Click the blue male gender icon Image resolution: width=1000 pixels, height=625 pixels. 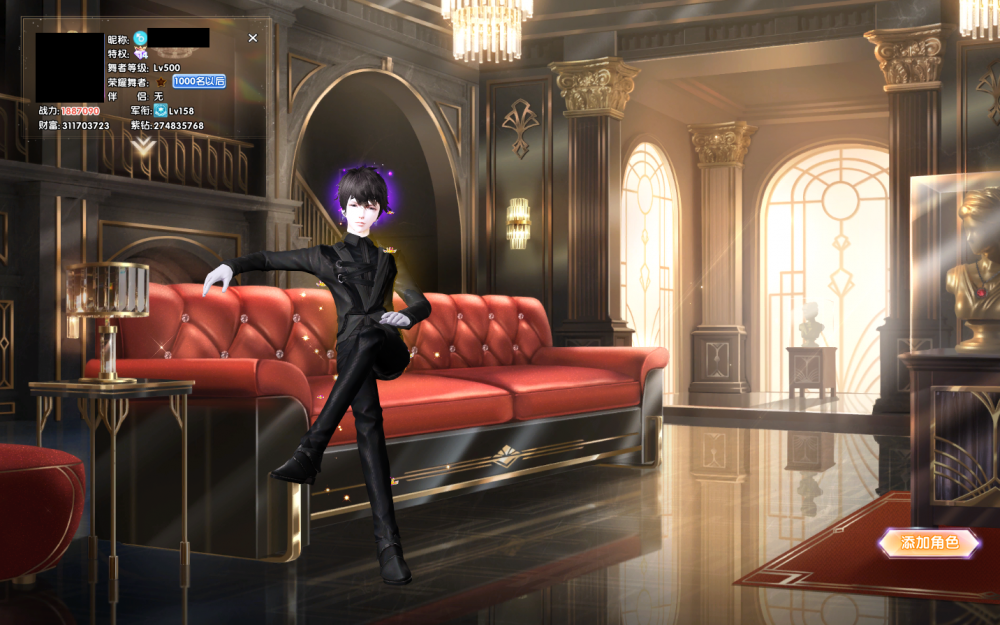tap(140, 38)
